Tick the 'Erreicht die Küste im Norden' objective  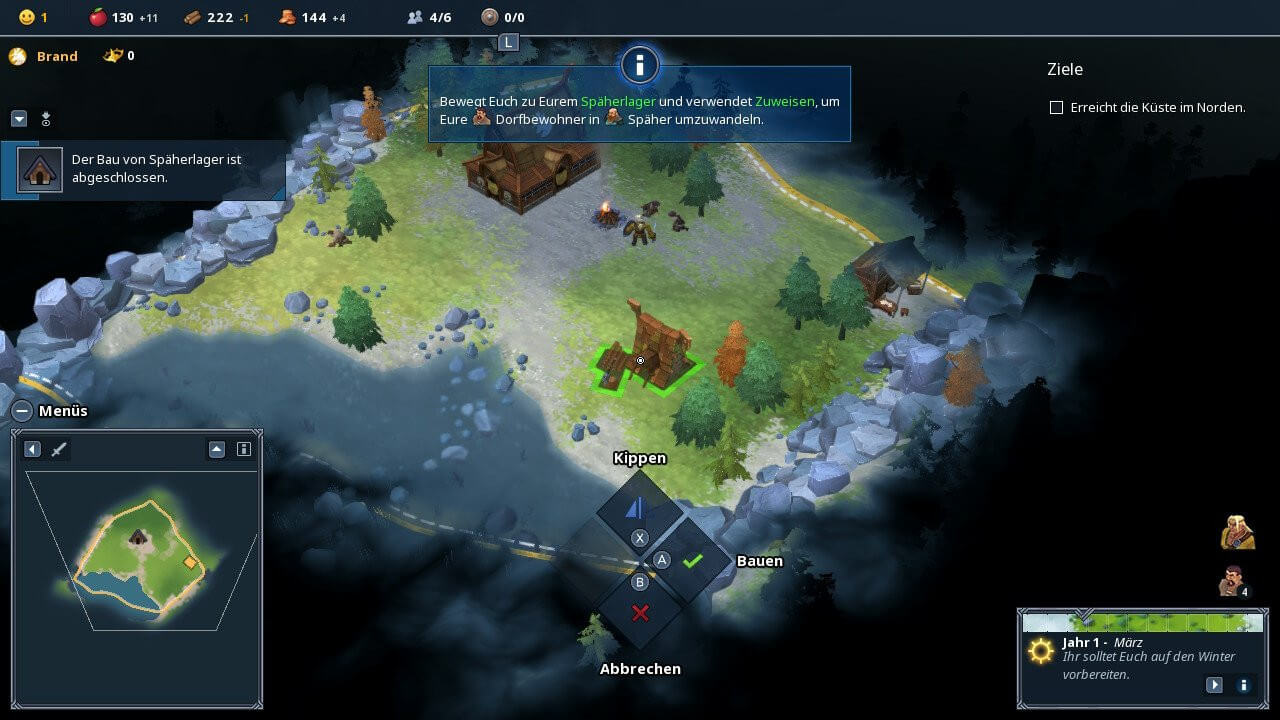(1056, 107)
